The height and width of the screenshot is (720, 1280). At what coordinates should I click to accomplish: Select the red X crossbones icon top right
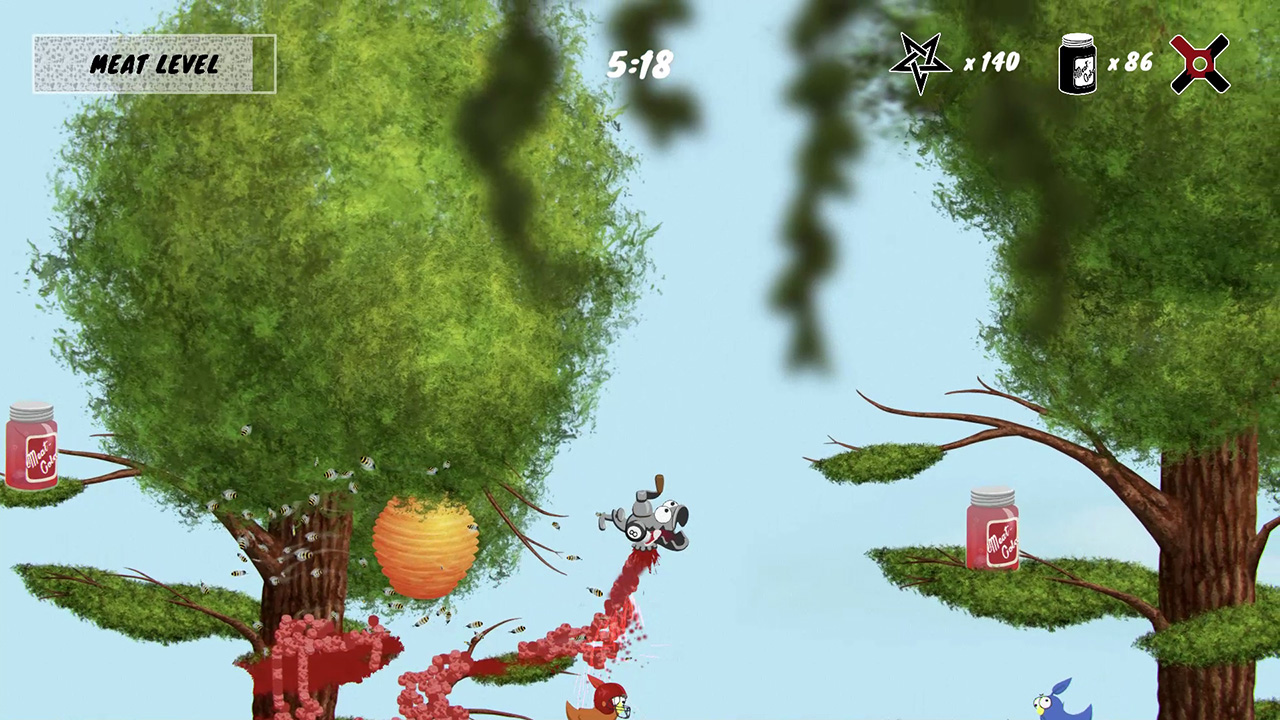pos(1199,62)
